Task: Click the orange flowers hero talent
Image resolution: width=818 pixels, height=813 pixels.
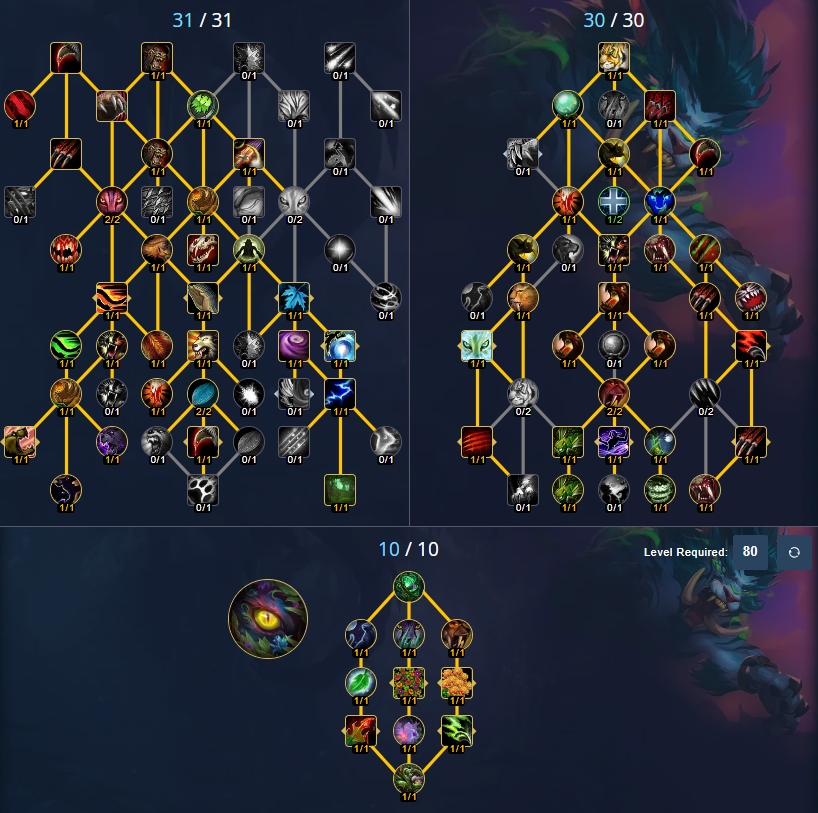Action: click(456, 682)
